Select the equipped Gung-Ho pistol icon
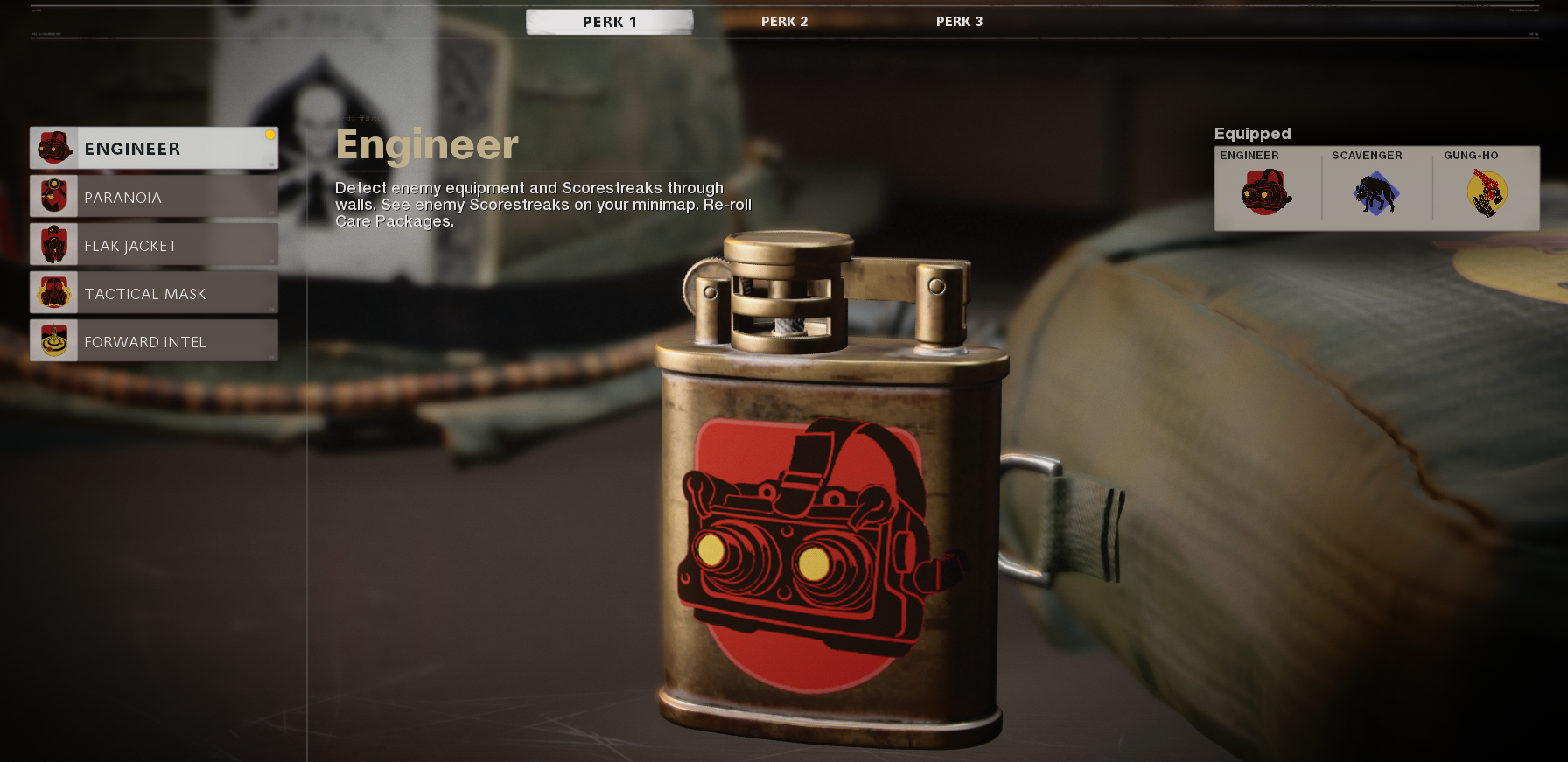1568x762 pixels. (x=1487, y=194)
